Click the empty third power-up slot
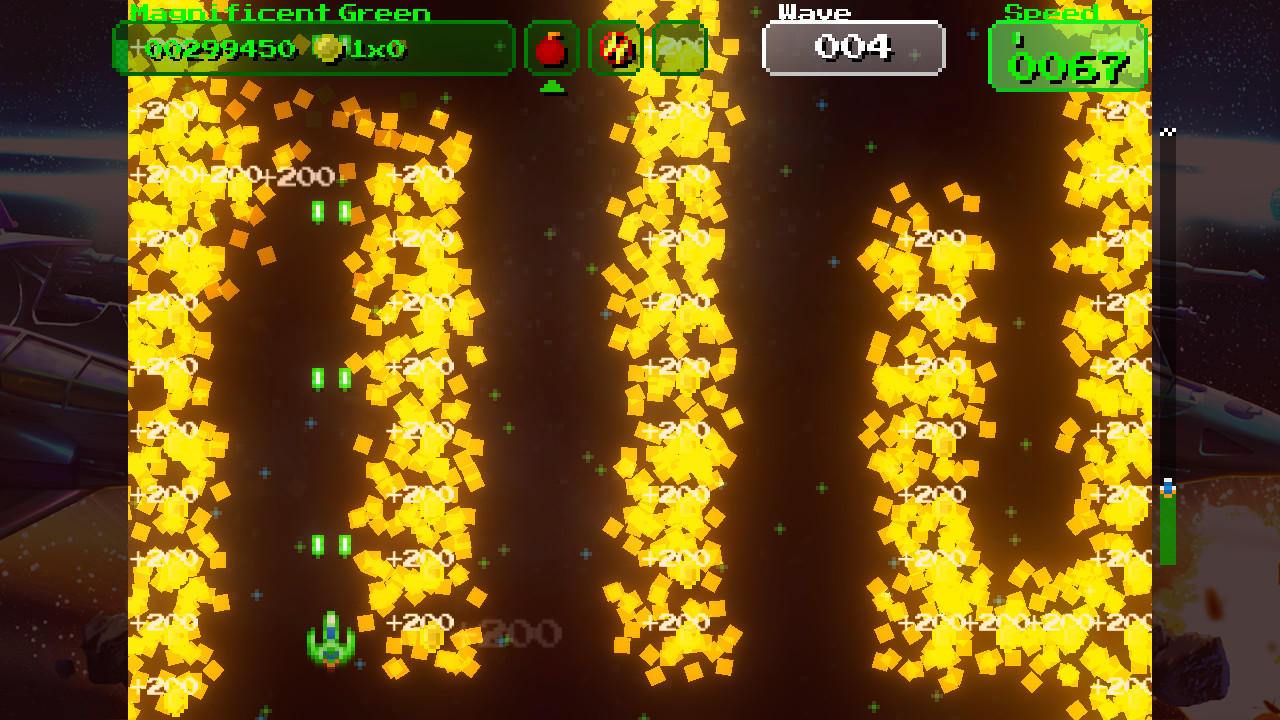 coord(679,48)
